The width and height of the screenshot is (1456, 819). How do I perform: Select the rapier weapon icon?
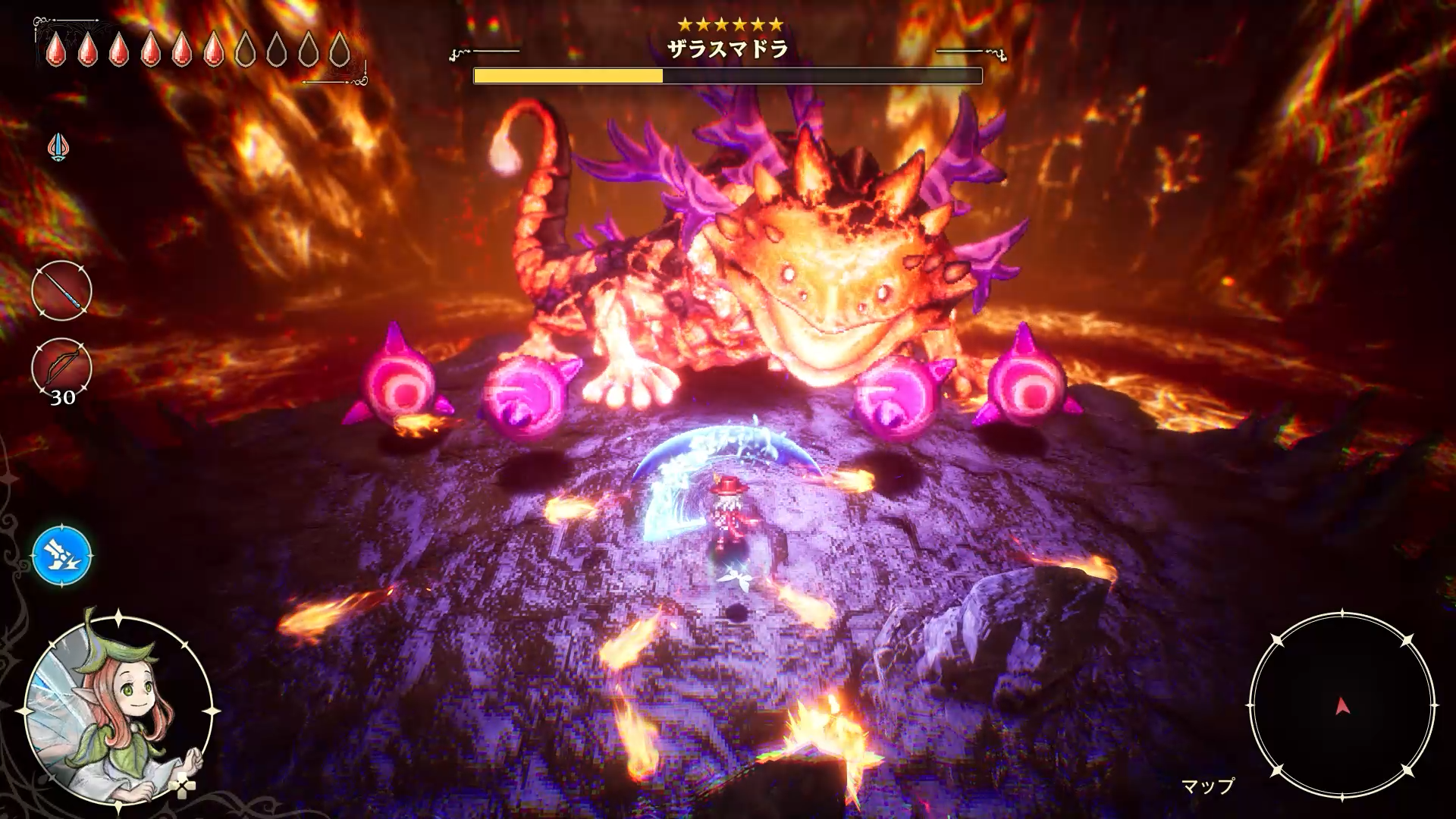coord(61,291)
